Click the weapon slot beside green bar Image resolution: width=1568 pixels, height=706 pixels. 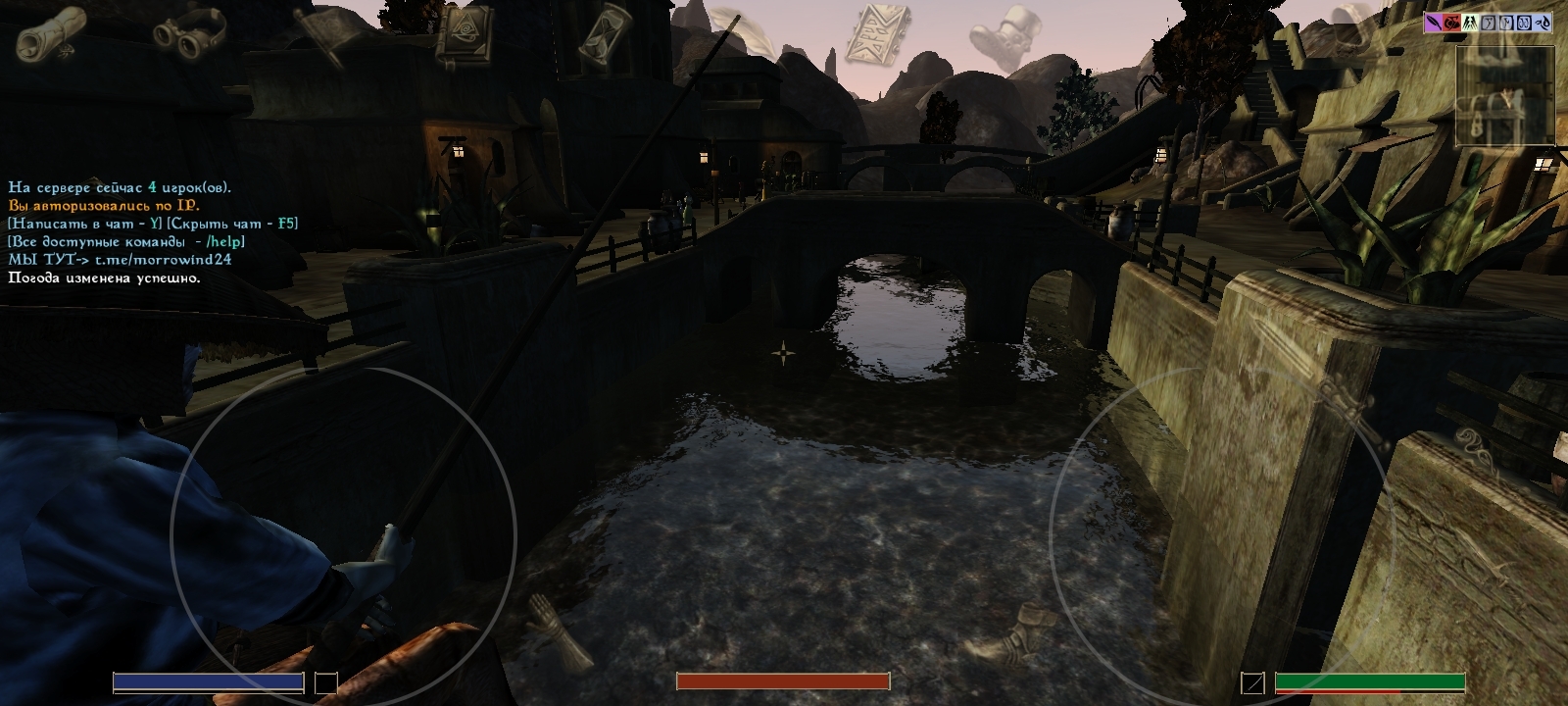click(x=1252, y=682)
